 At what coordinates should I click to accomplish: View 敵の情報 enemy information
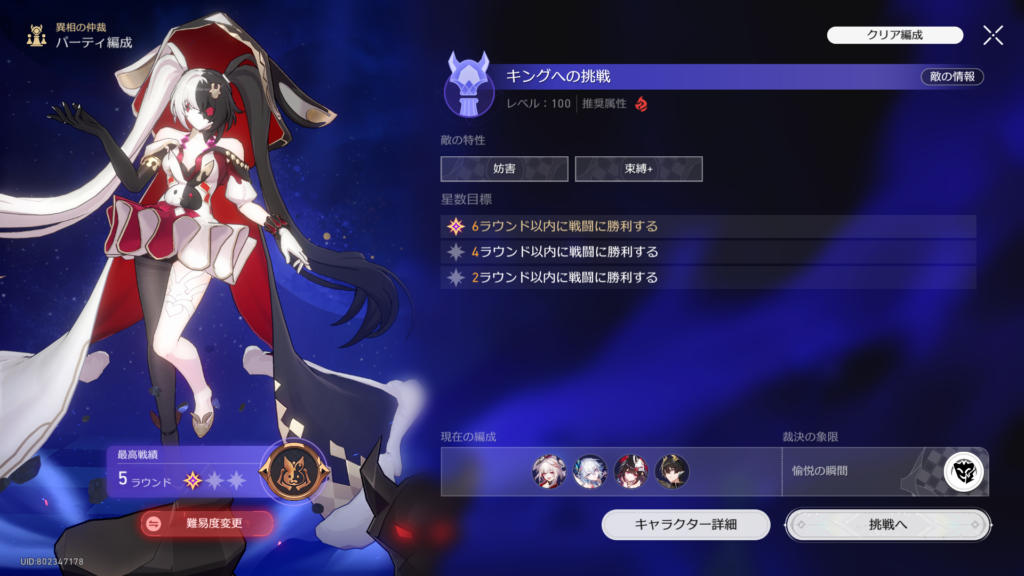[x=951, y=77]
